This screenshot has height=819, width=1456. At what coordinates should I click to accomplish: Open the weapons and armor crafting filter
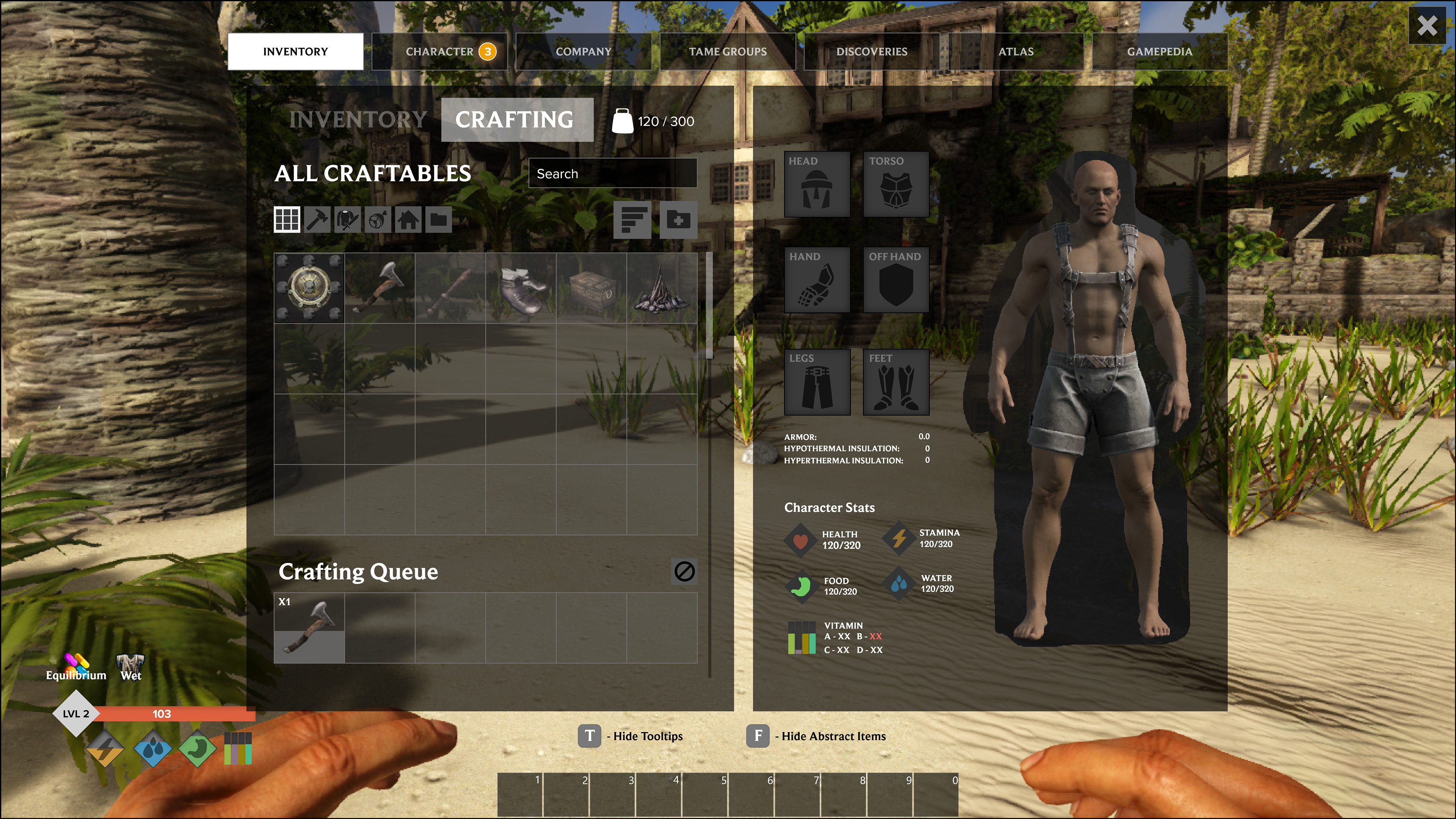(x=348, y=220)
